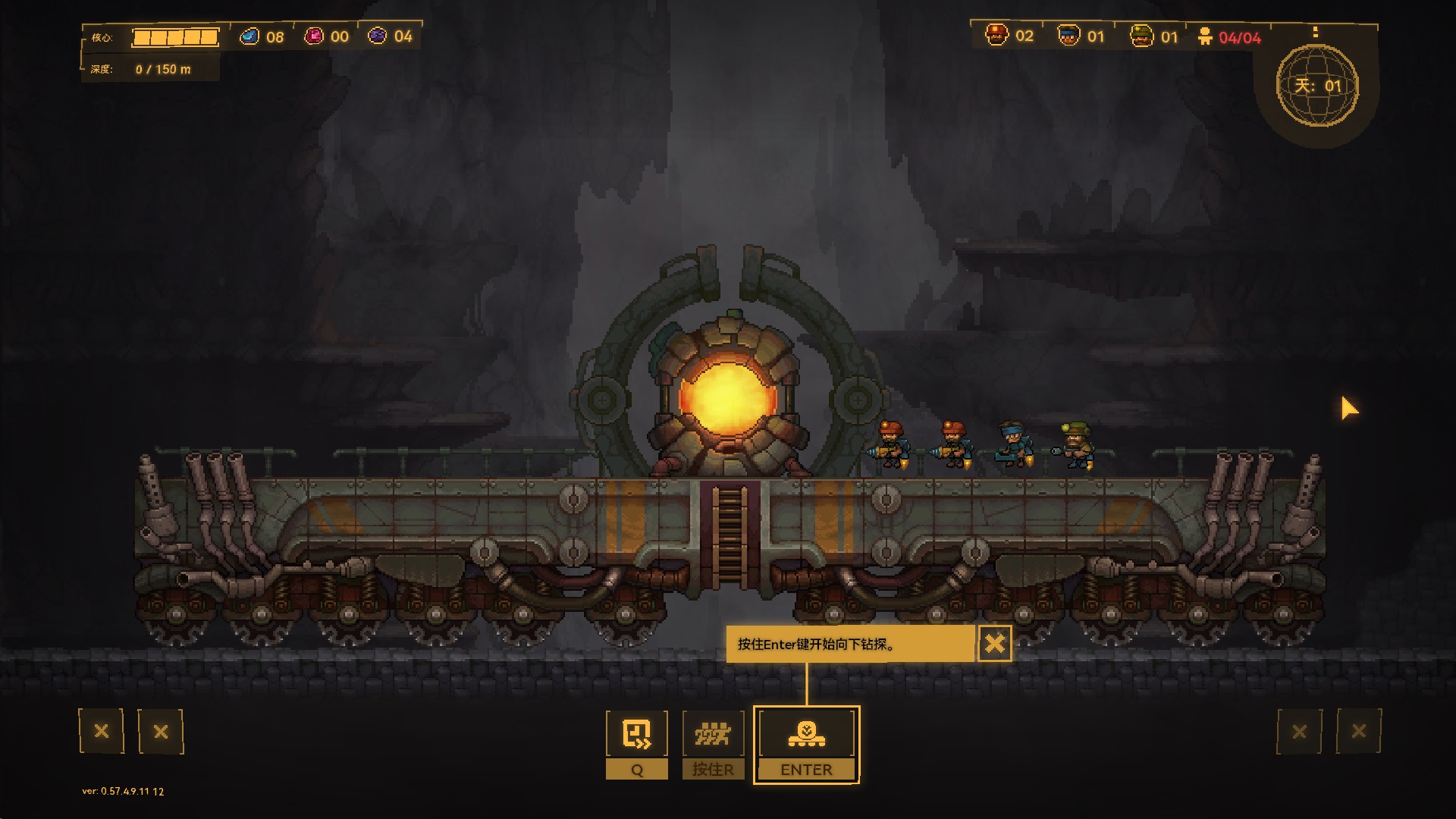Select the blue-cap worker unit counter
1456x819 pixels.
(1081, 36)
